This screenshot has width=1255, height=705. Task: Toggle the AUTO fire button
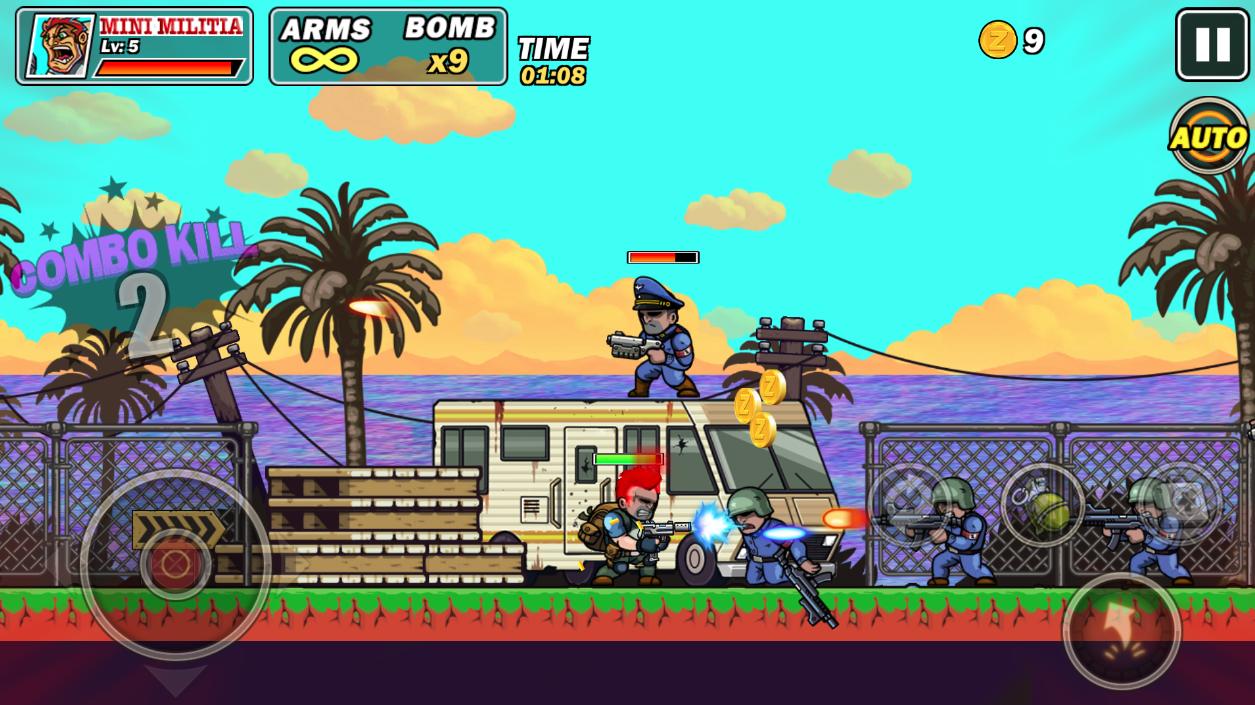pyautogui.click(x=1209, y=136)
